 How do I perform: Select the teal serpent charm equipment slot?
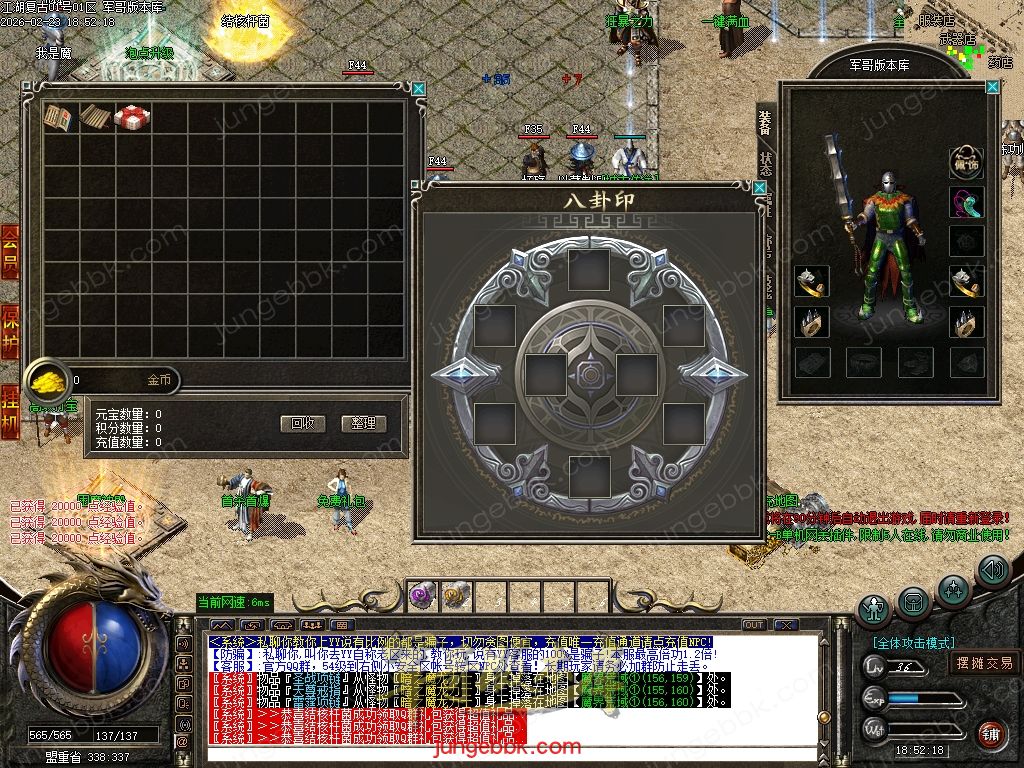pyautogui.click(x=966, y=202)
